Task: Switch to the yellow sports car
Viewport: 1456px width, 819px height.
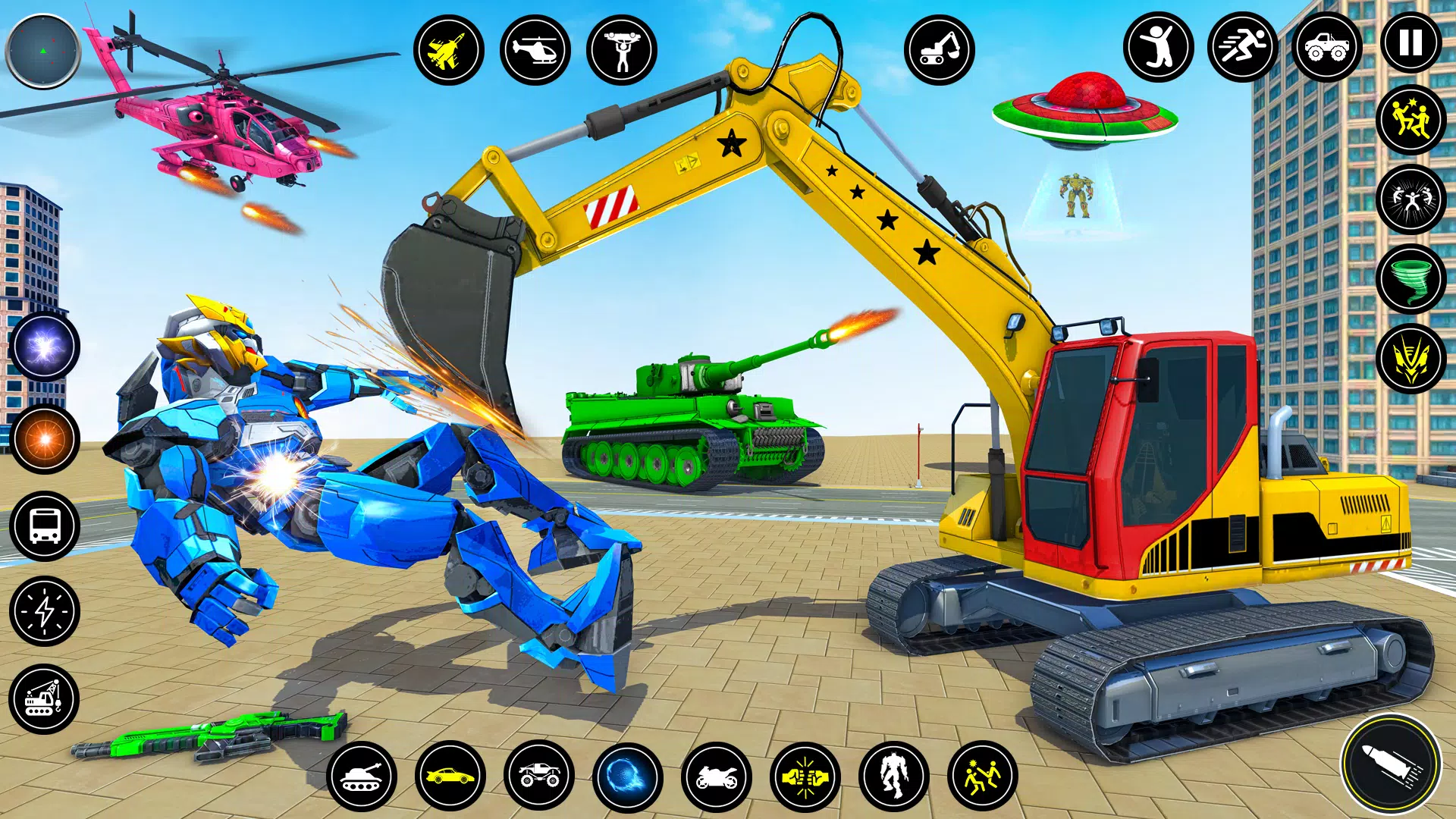Action: click(x=450, y=777)
